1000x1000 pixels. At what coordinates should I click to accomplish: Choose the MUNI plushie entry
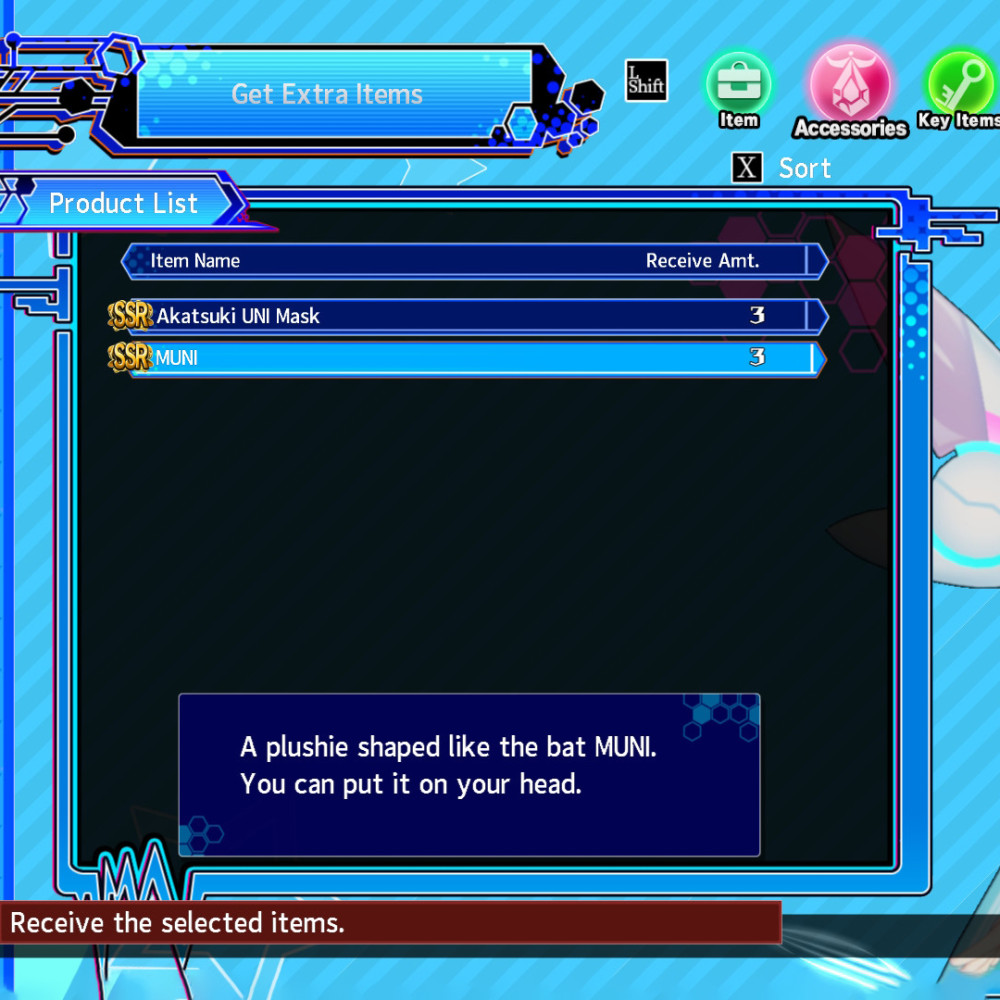(470, 358)
